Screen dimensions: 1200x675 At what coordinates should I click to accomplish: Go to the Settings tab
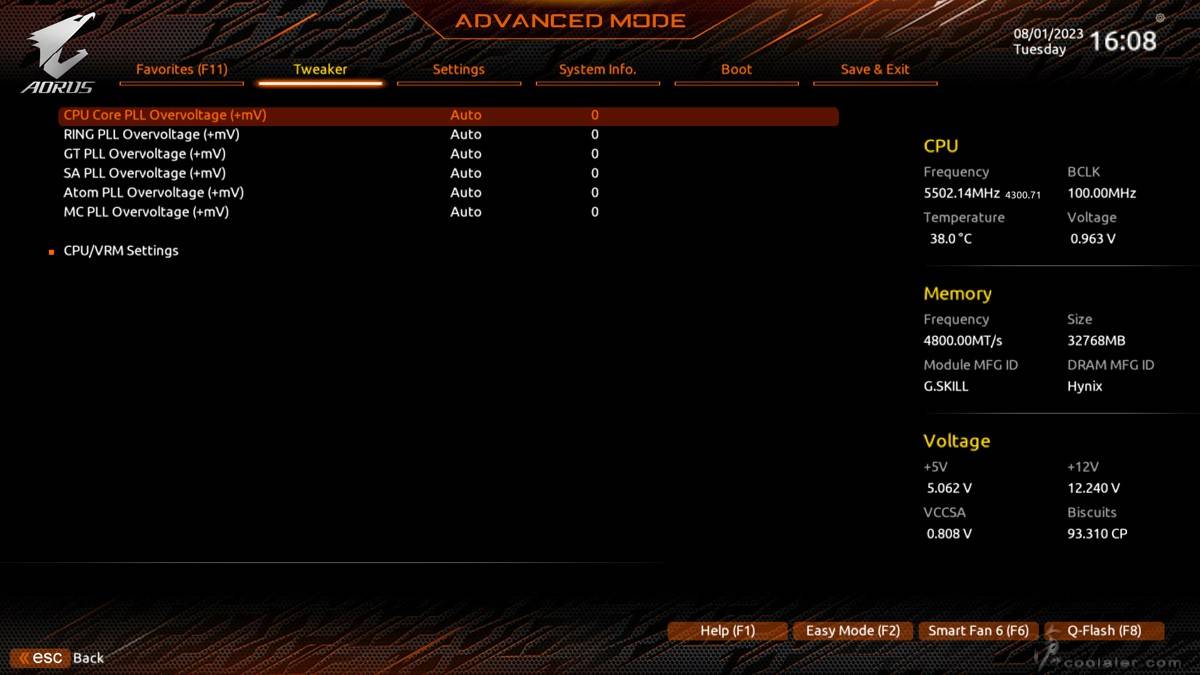(x=458, y=70)
